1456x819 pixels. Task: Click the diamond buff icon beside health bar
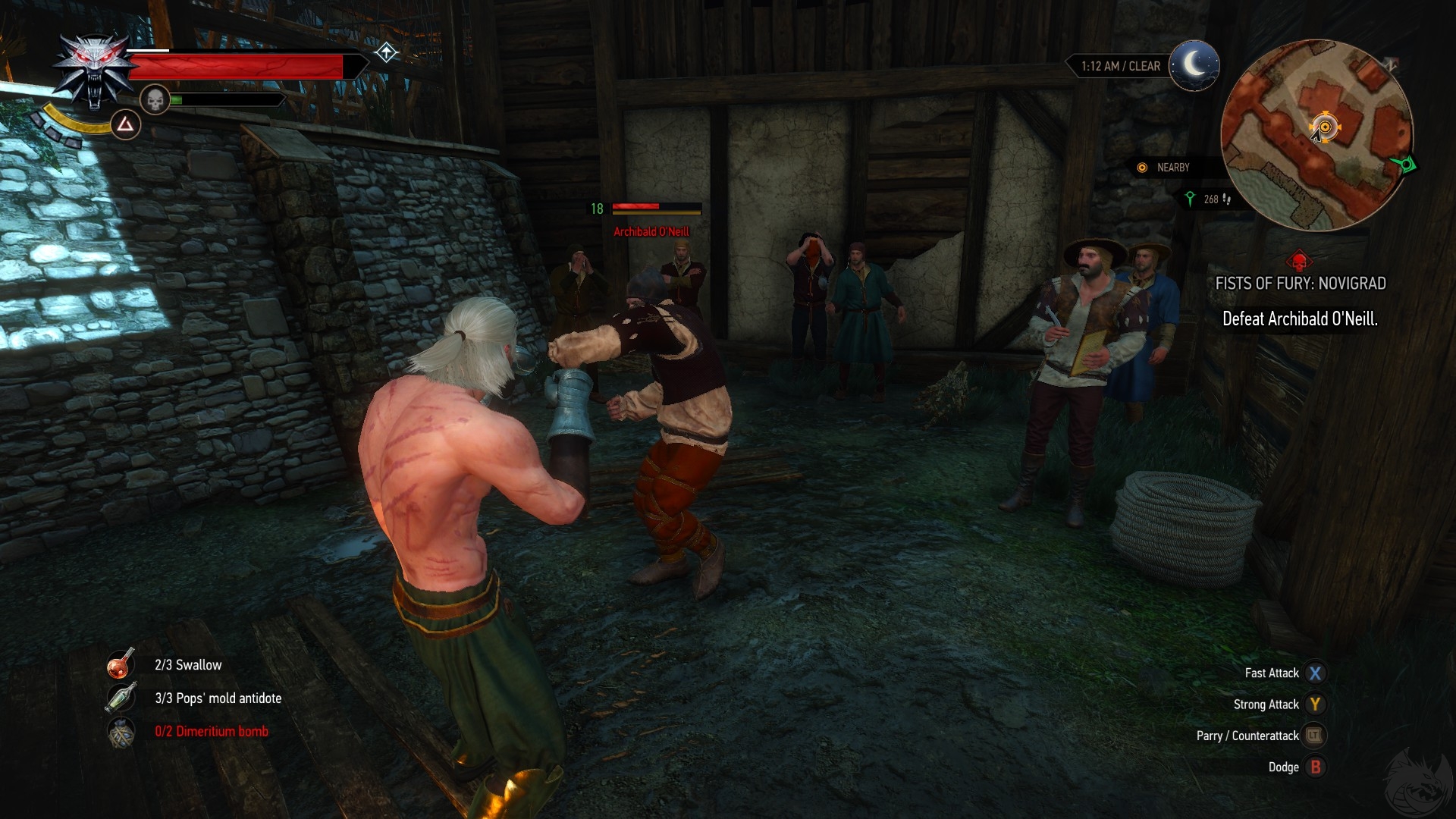[x=387, y=52]
